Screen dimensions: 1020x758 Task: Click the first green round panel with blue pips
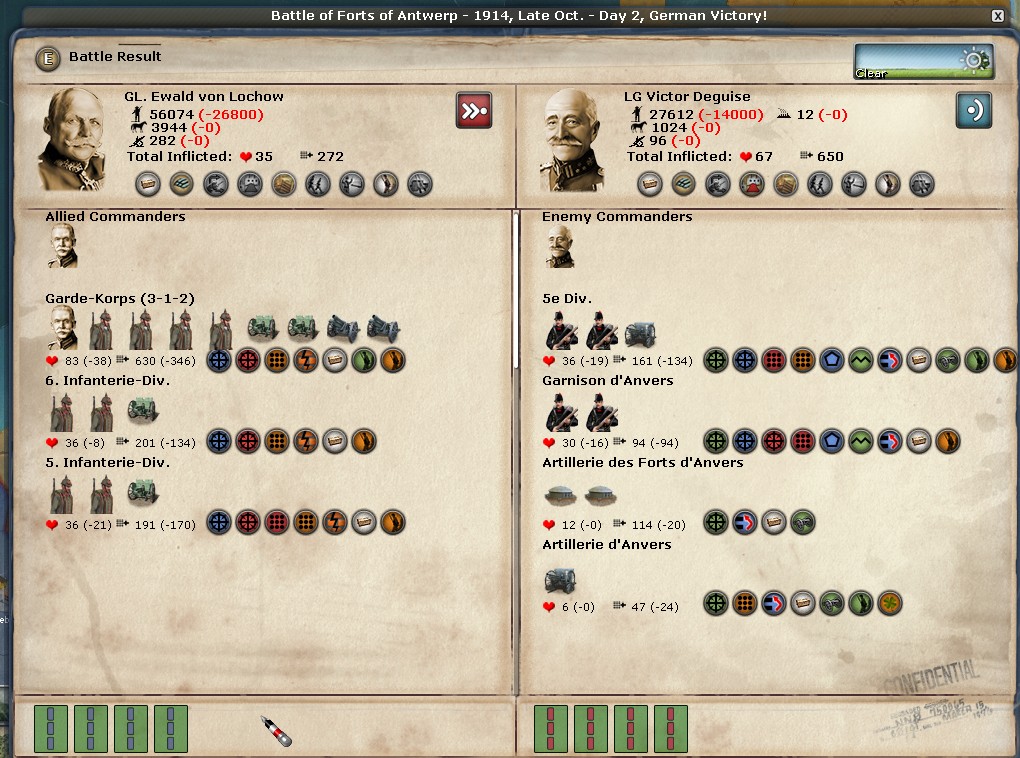[x=50, y=728]
